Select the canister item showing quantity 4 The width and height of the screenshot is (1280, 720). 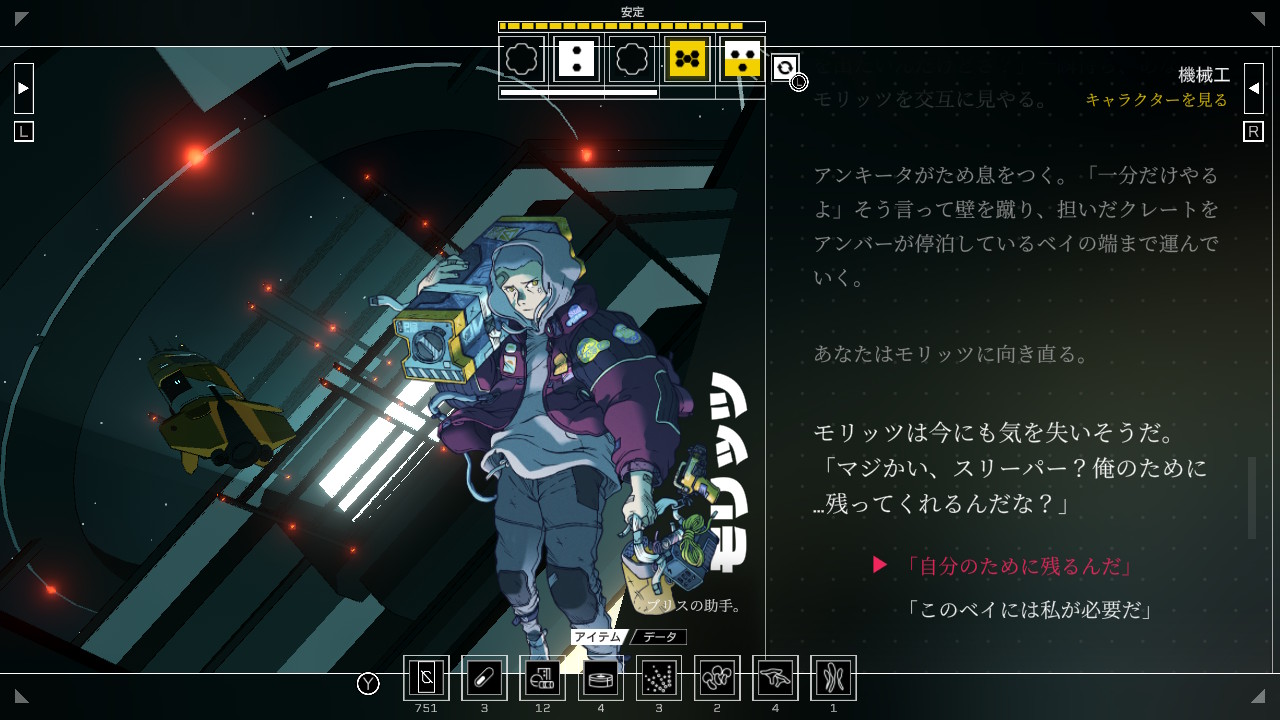point(600,678)
